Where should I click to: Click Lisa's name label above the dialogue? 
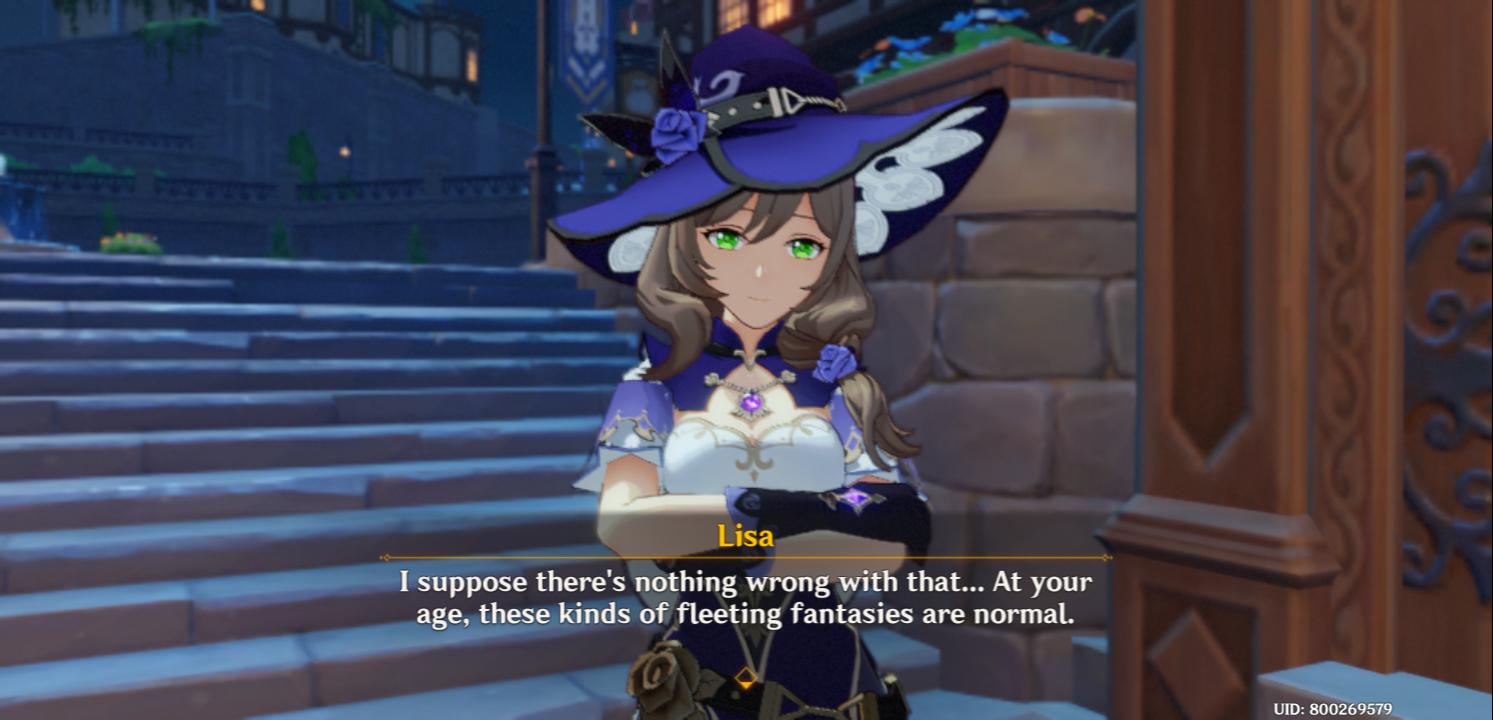[x=745, y=537]
